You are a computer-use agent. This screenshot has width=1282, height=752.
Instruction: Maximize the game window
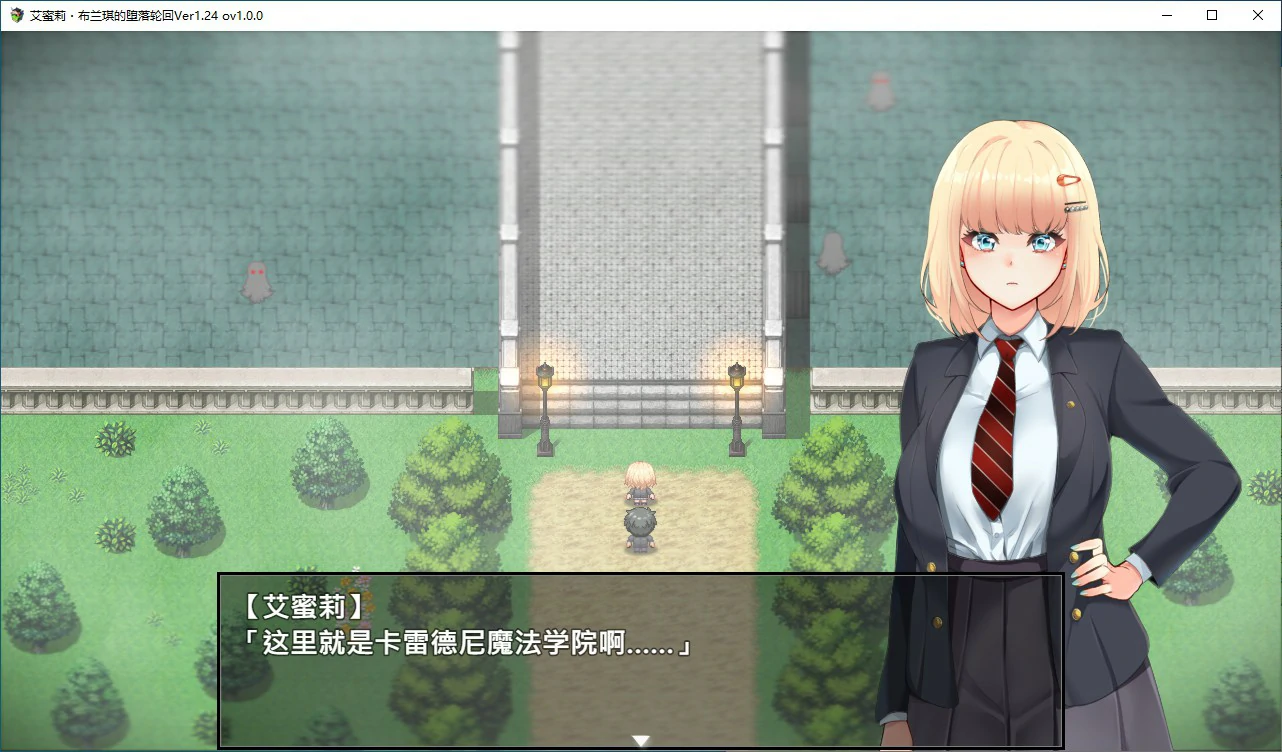click(x=1212, y=15)
